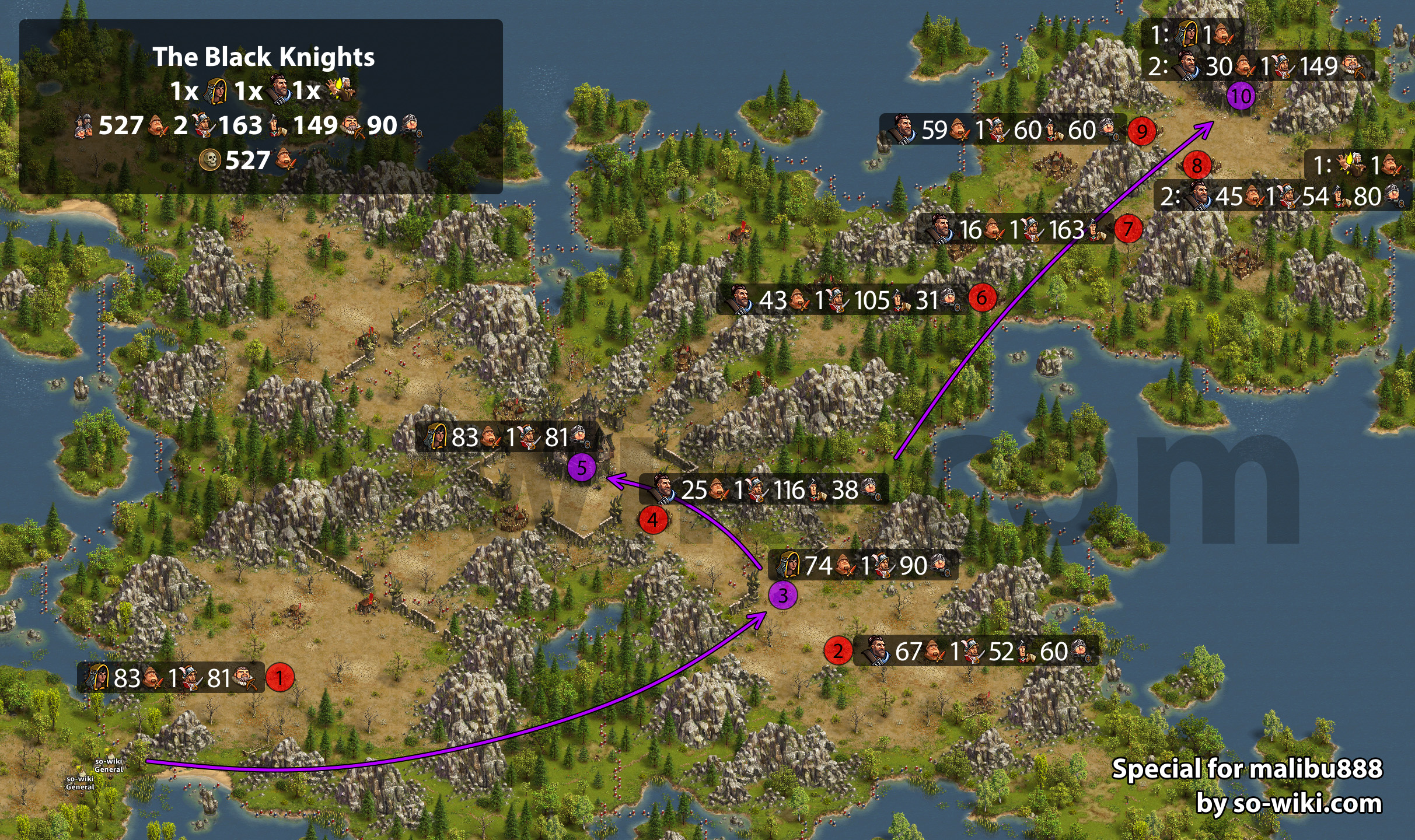Image resolution: width=1415 pixels, height=840 pixels.
Task: Choose the red marker numbered 9
Action: click(x=1141, y=131)
